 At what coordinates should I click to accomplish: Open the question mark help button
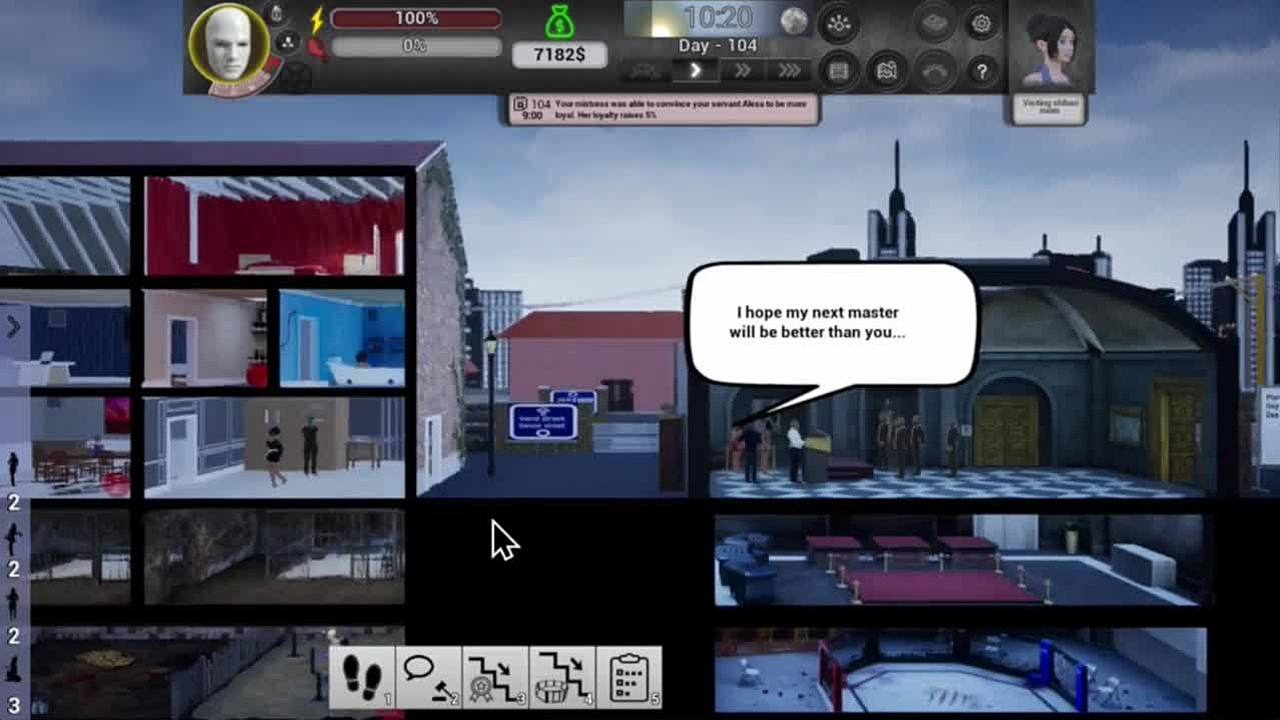[981, 71]
